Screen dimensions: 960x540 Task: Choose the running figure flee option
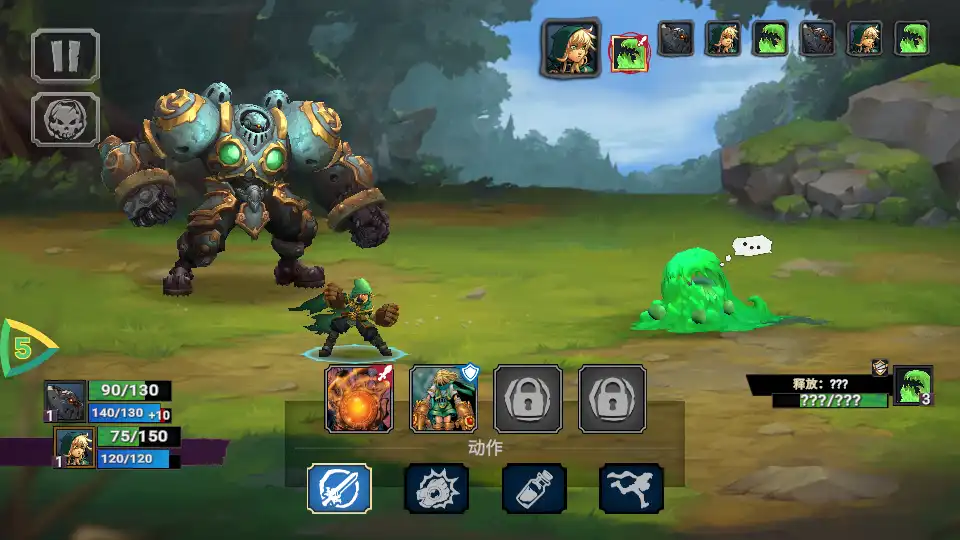(631, 488)
